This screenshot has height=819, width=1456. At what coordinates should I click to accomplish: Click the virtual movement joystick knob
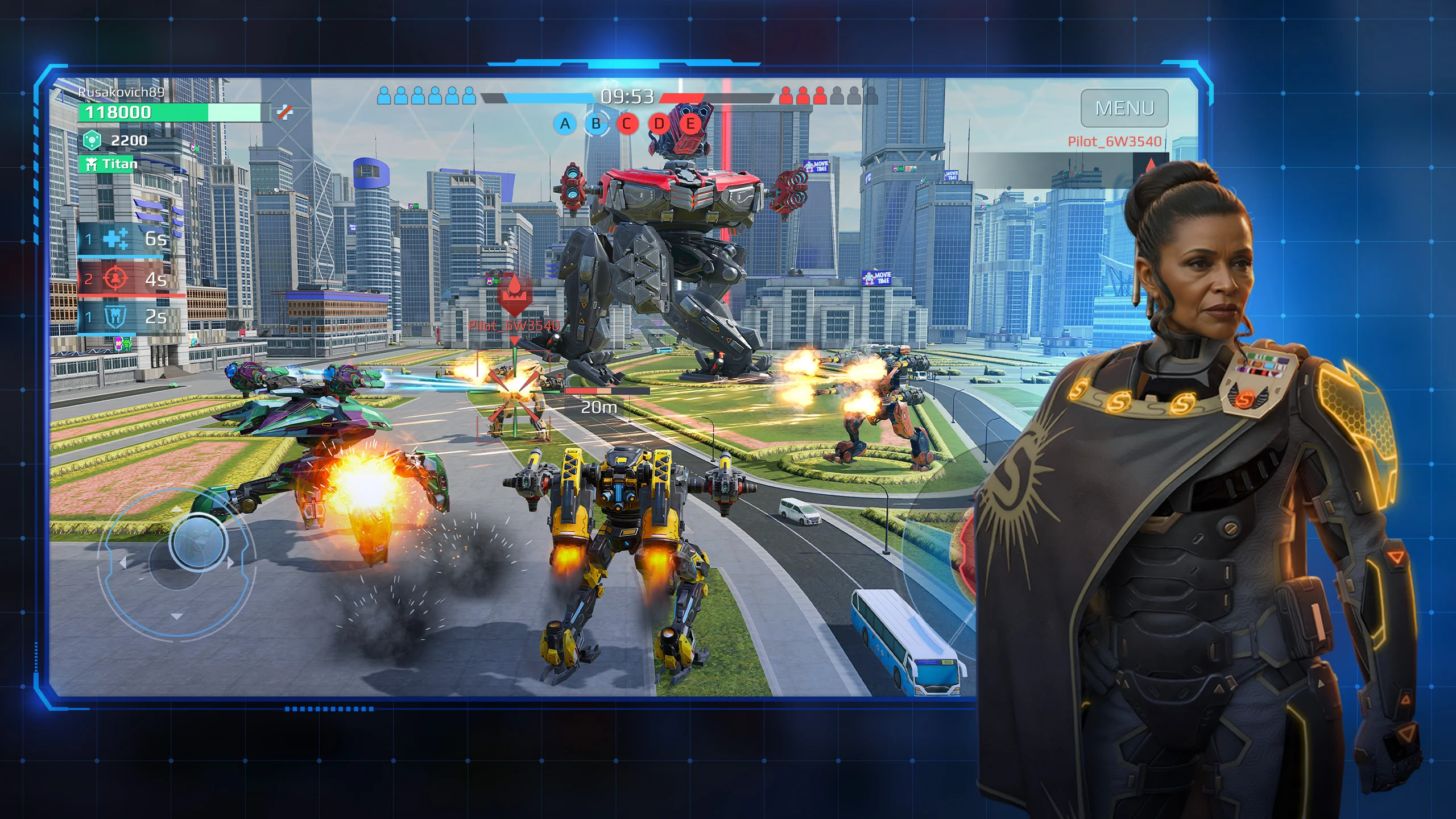coord(197,542)
